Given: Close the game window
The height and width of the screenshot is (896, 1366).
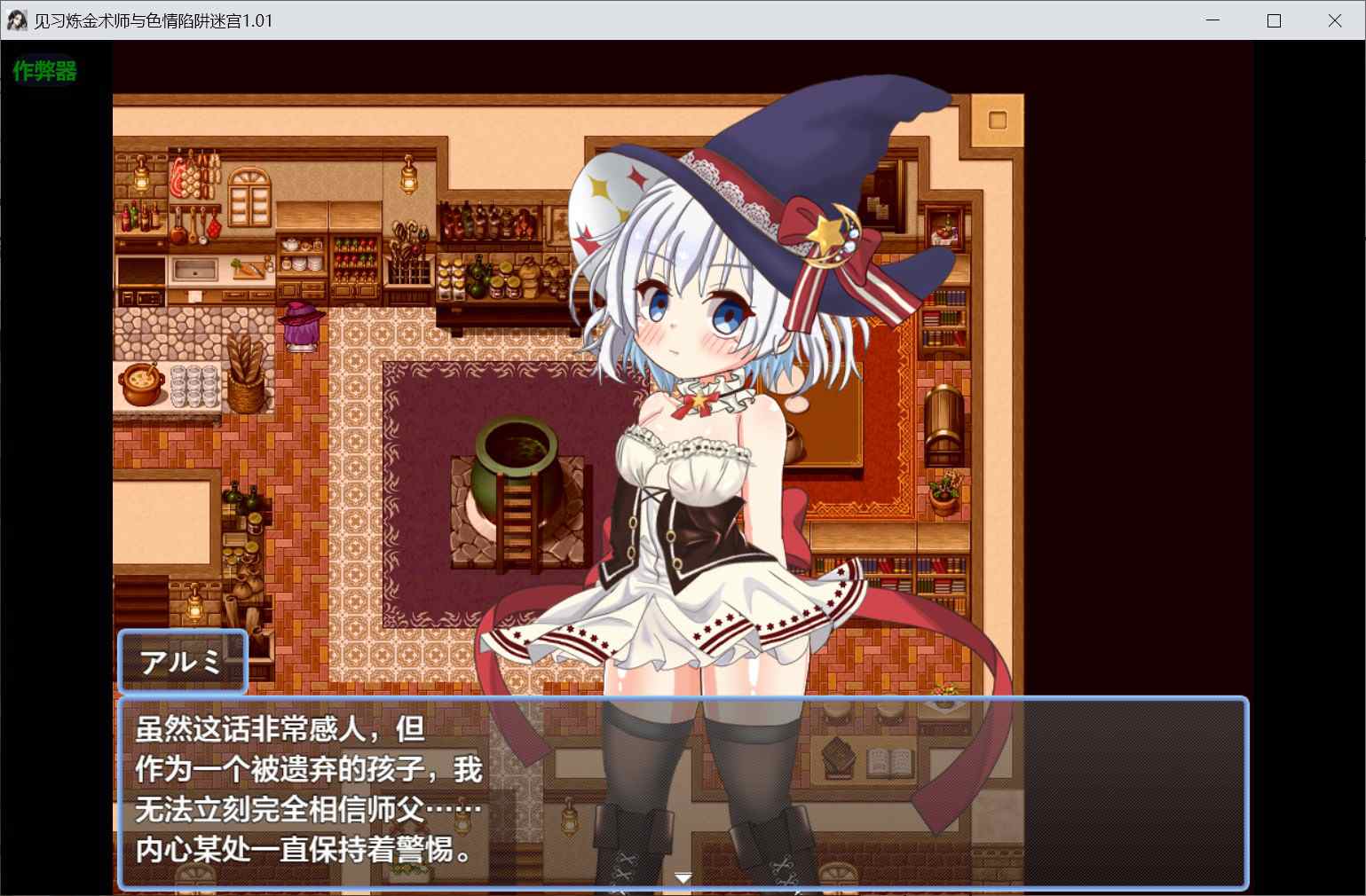Looking at the screenshot, I should click(x=1334, y=20).
